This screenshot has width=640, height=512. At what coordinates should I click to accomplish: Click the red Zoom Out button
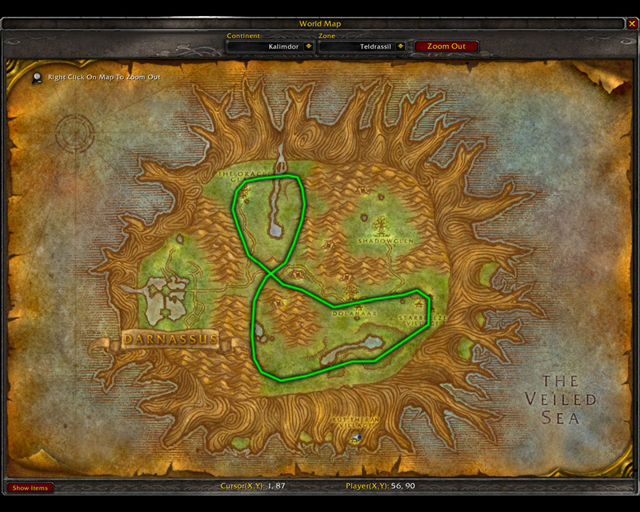pyautogui.click(x=446, y=46)
